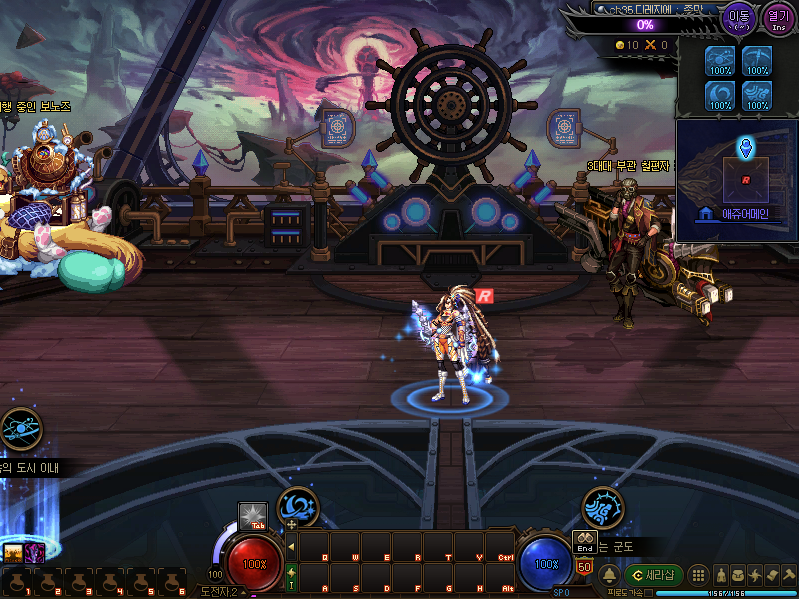Screen dimensions: 799x599
Task: Select the crescent moon icon showing 100%
Action: (x=719, y=94)
